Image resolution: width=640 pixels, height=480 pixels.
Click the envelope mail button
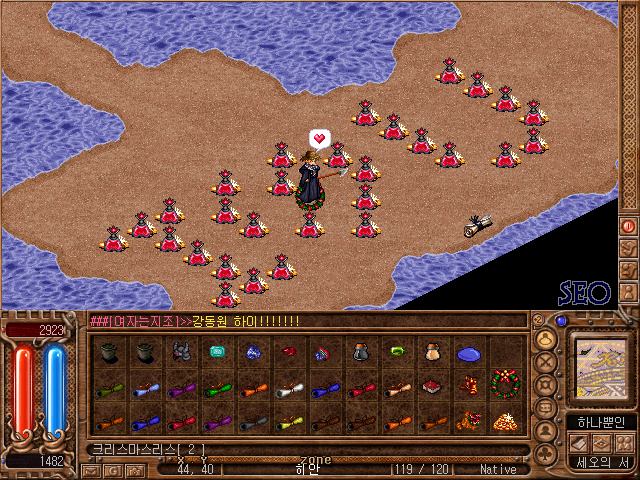(x=89, y=470)
